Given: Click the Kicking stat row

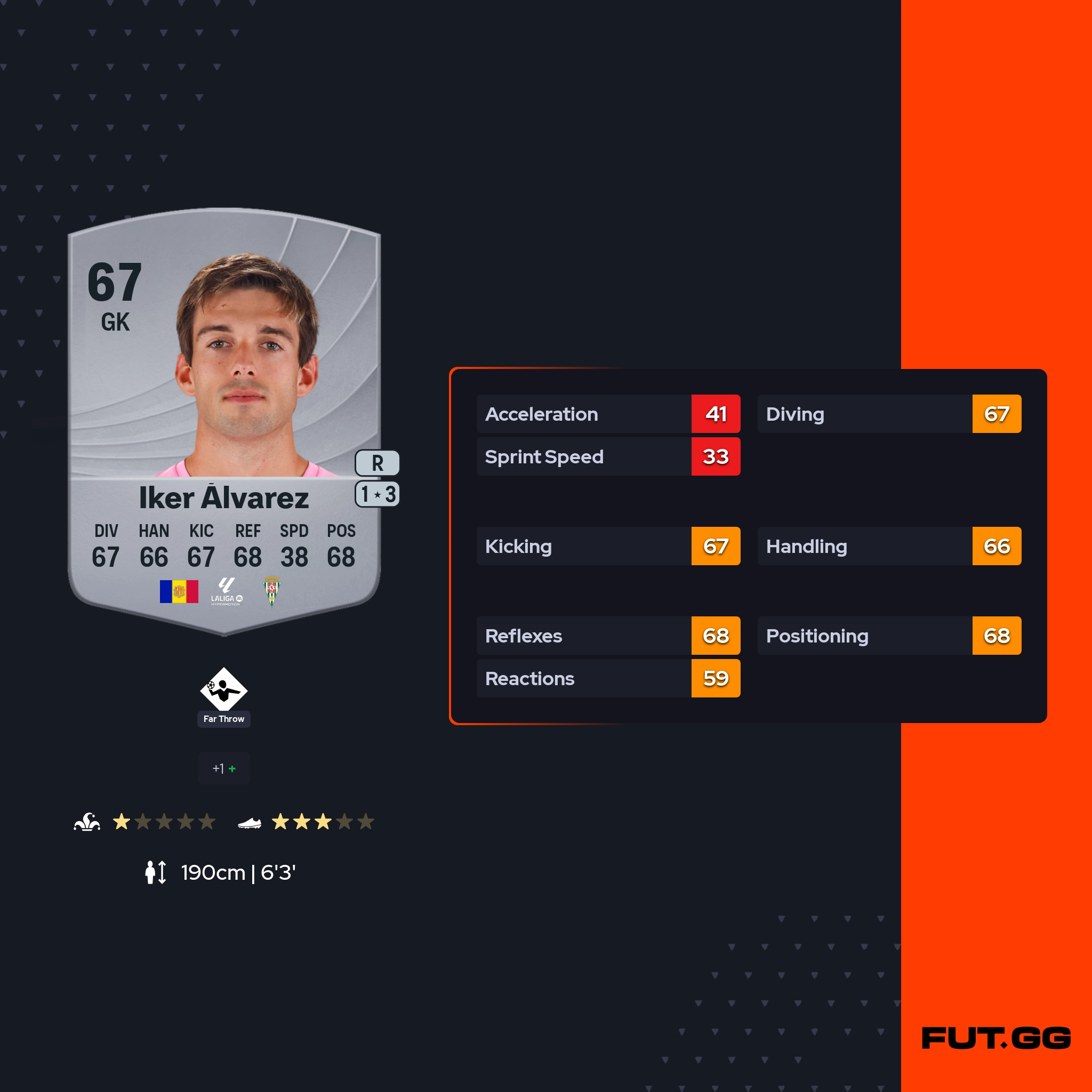Looking at the screenshot, I should click(608, 546).
